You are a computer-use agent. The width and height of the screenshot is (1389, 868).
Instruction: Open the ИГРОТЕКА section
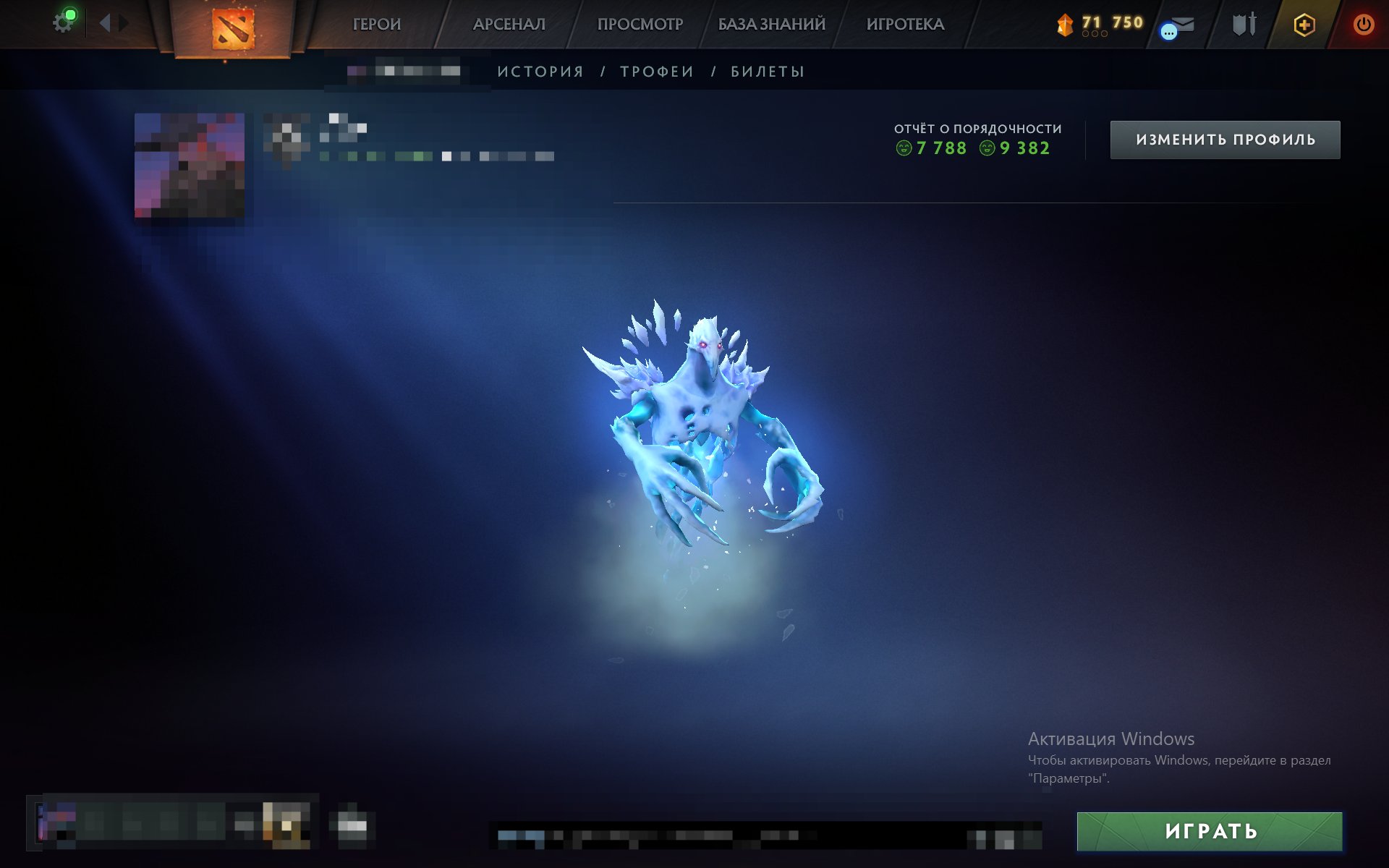click(x=906, y=23)
